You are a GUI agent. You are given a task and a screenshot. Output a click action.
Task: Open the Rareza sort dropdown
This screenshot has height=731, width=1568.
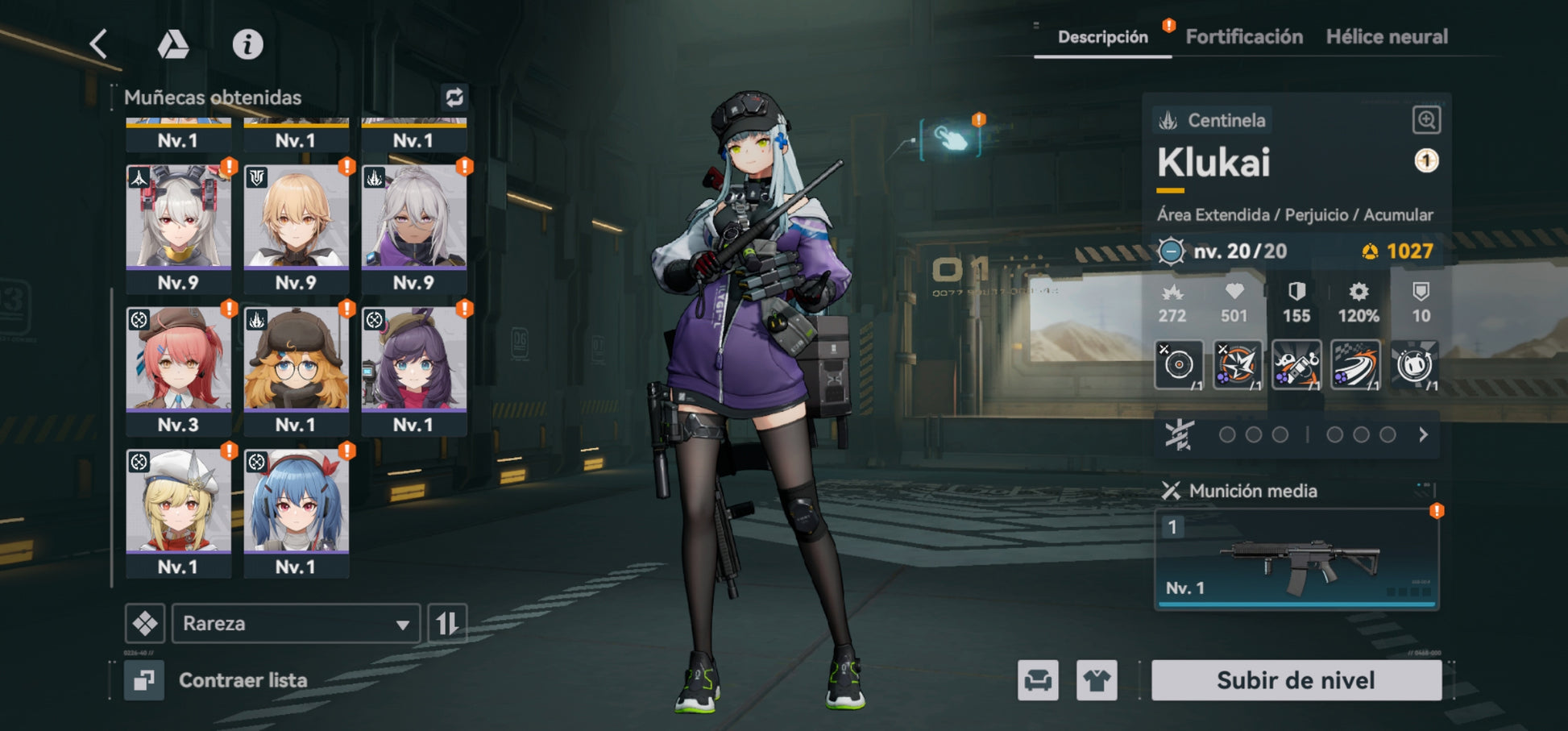pyautogui.click(x=296, y=623)
